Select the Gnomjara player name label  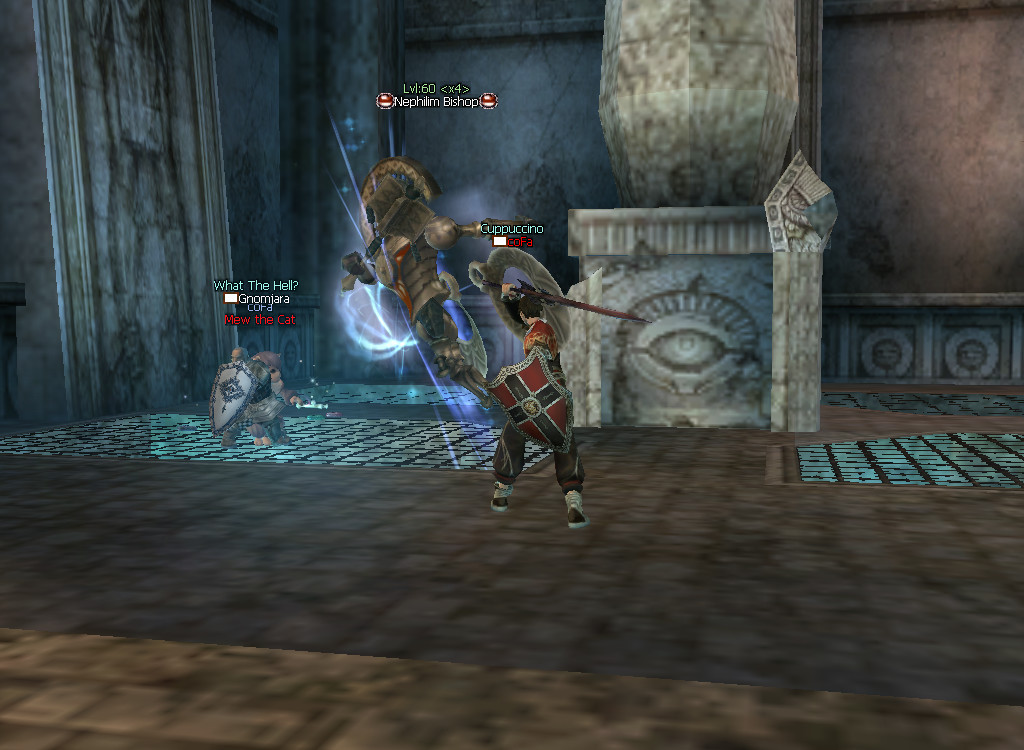pos(263,298)
